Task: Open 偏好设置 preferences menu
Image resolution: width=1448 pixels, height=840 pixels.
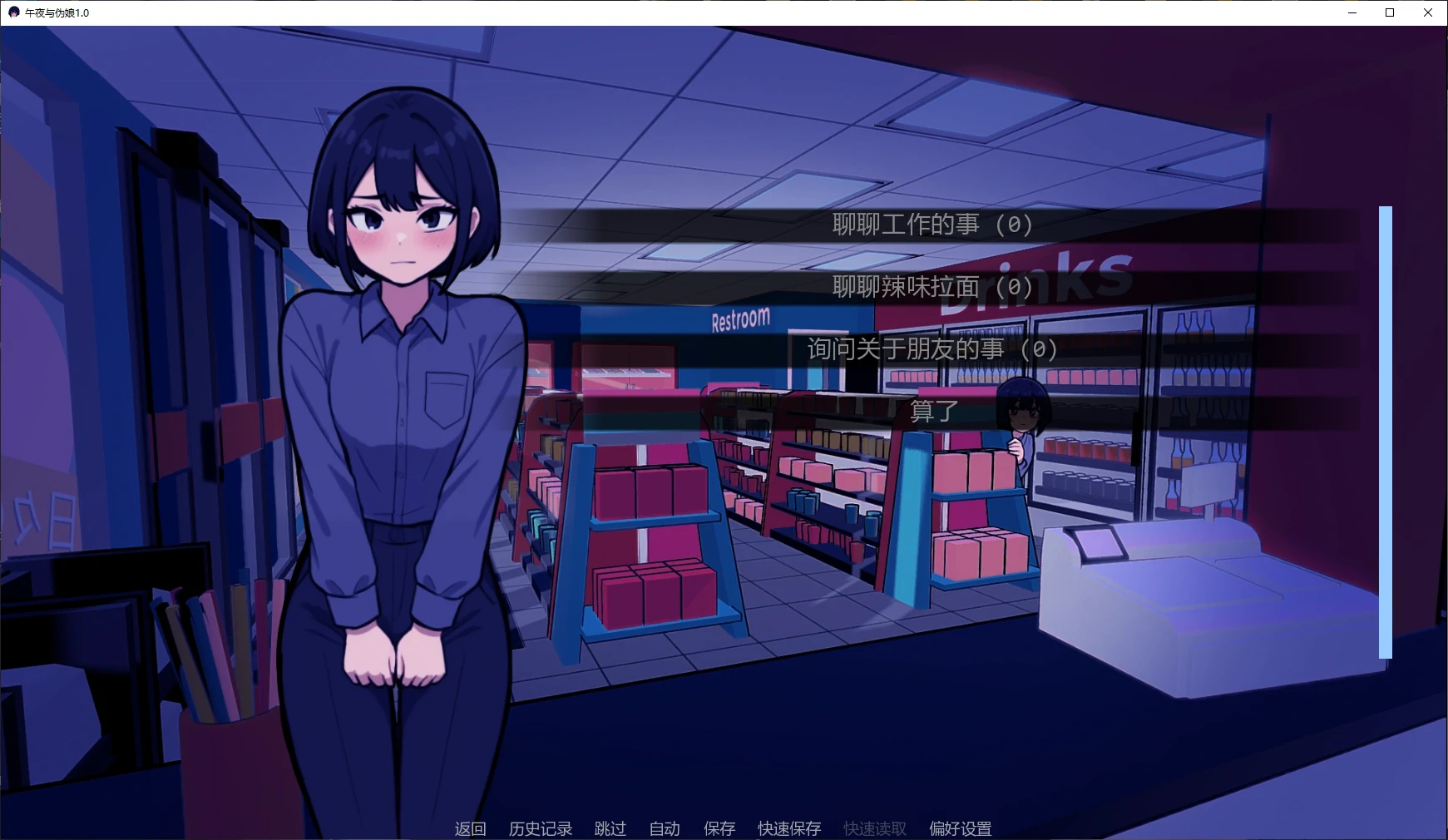Action: pos(961,828)
